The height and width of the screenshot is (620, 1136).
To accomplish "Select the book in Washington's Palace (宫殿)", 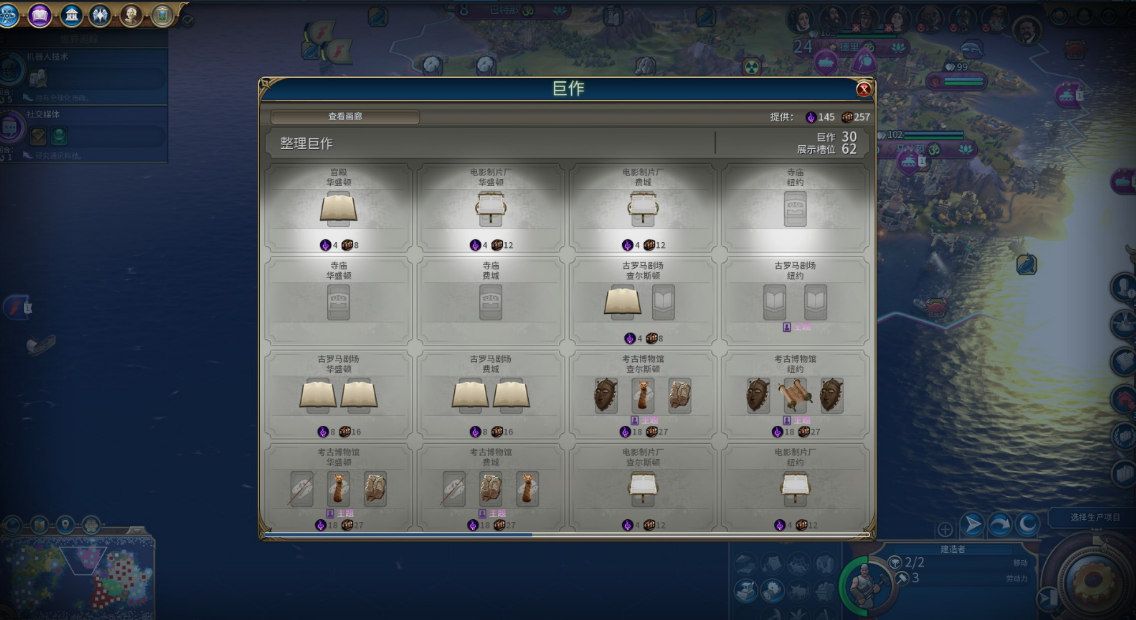I will [338, 209].
